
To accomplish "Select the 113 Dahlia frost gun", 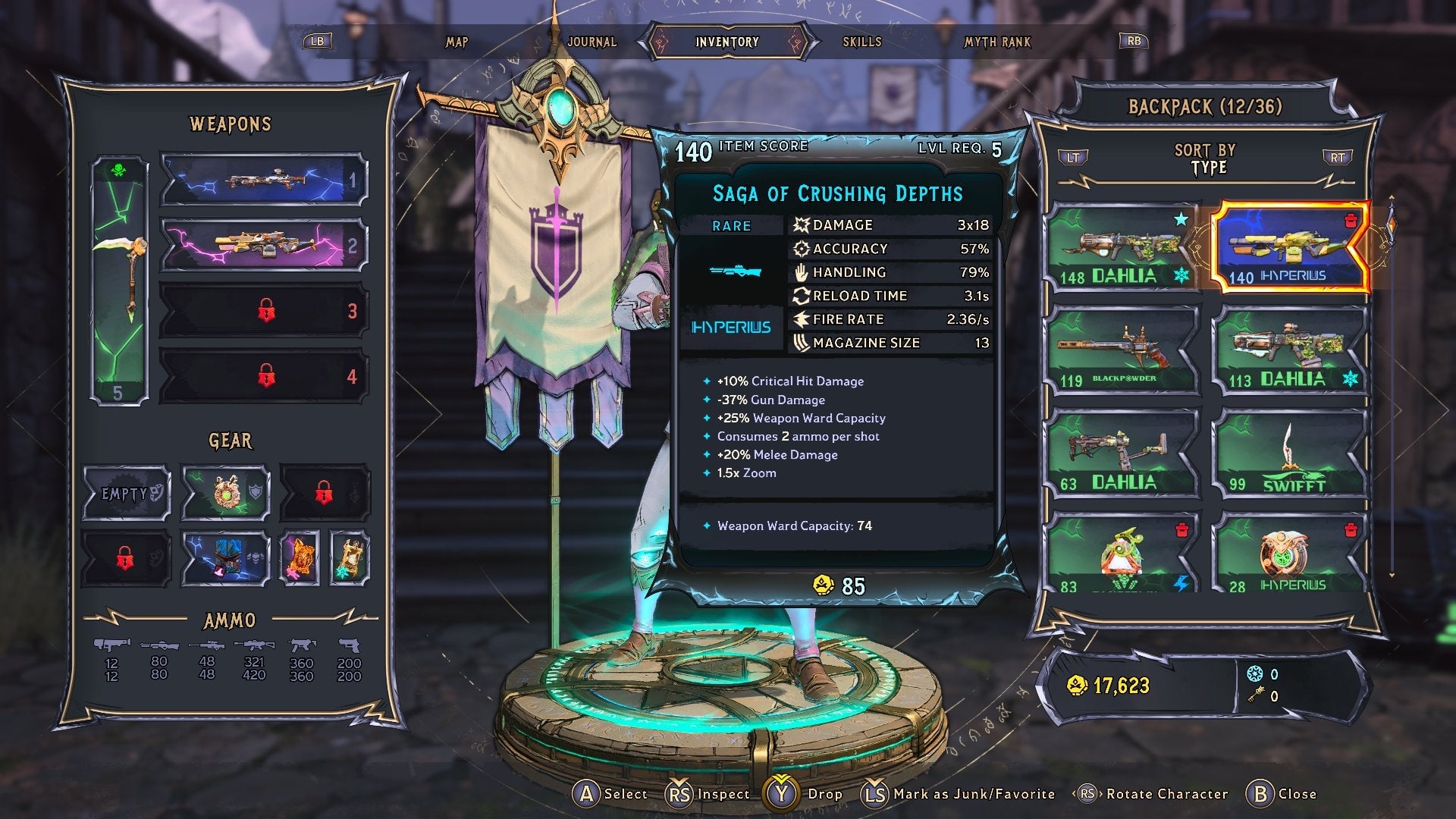I will (1290, 350).
